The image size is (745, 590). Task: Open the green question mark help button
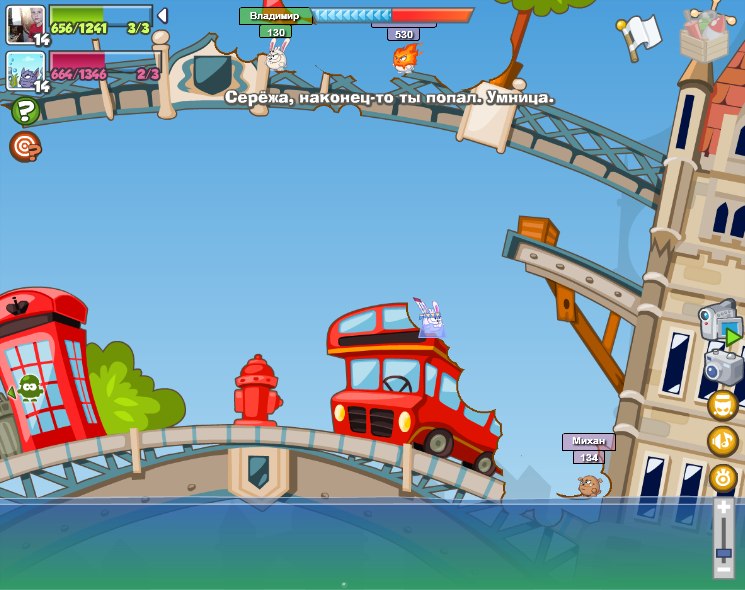coord(25,111)
